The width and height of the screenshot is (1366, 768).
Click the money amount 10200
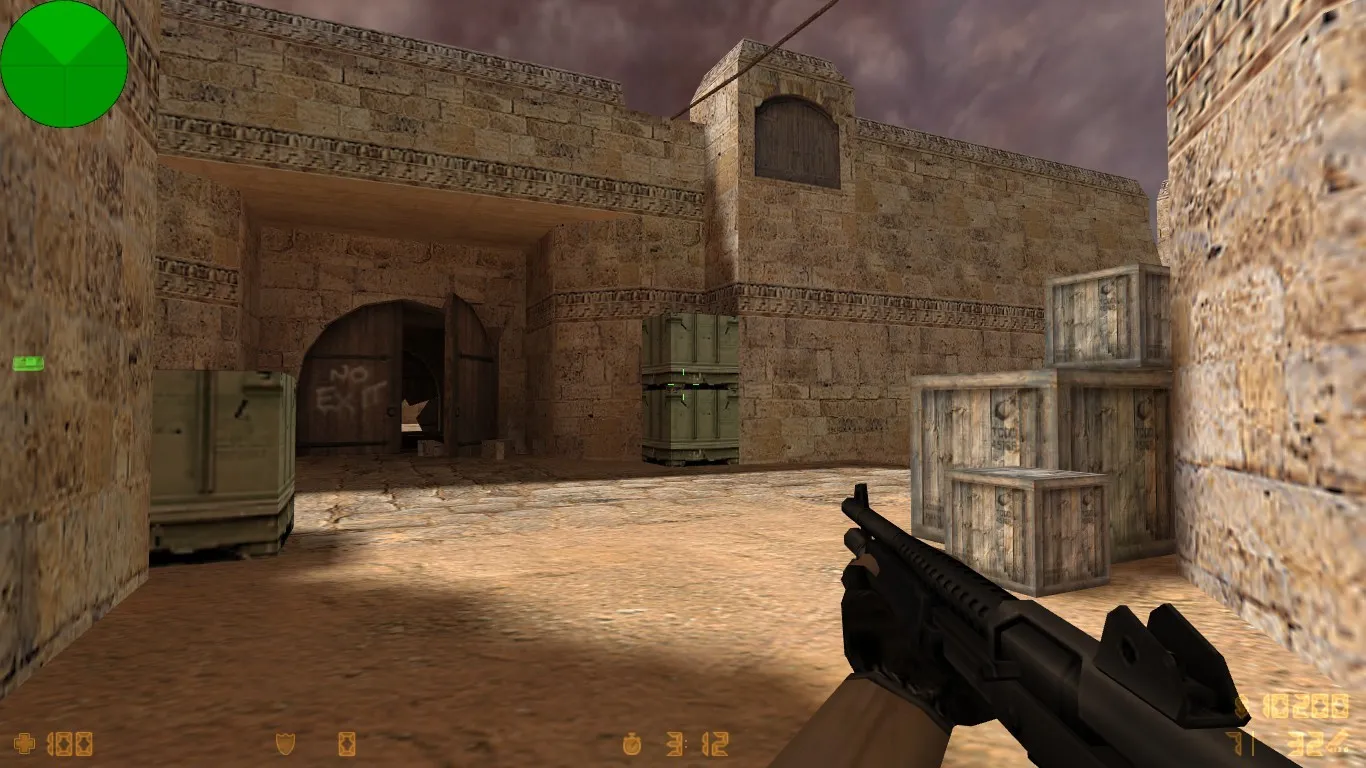click(1308, 705)
